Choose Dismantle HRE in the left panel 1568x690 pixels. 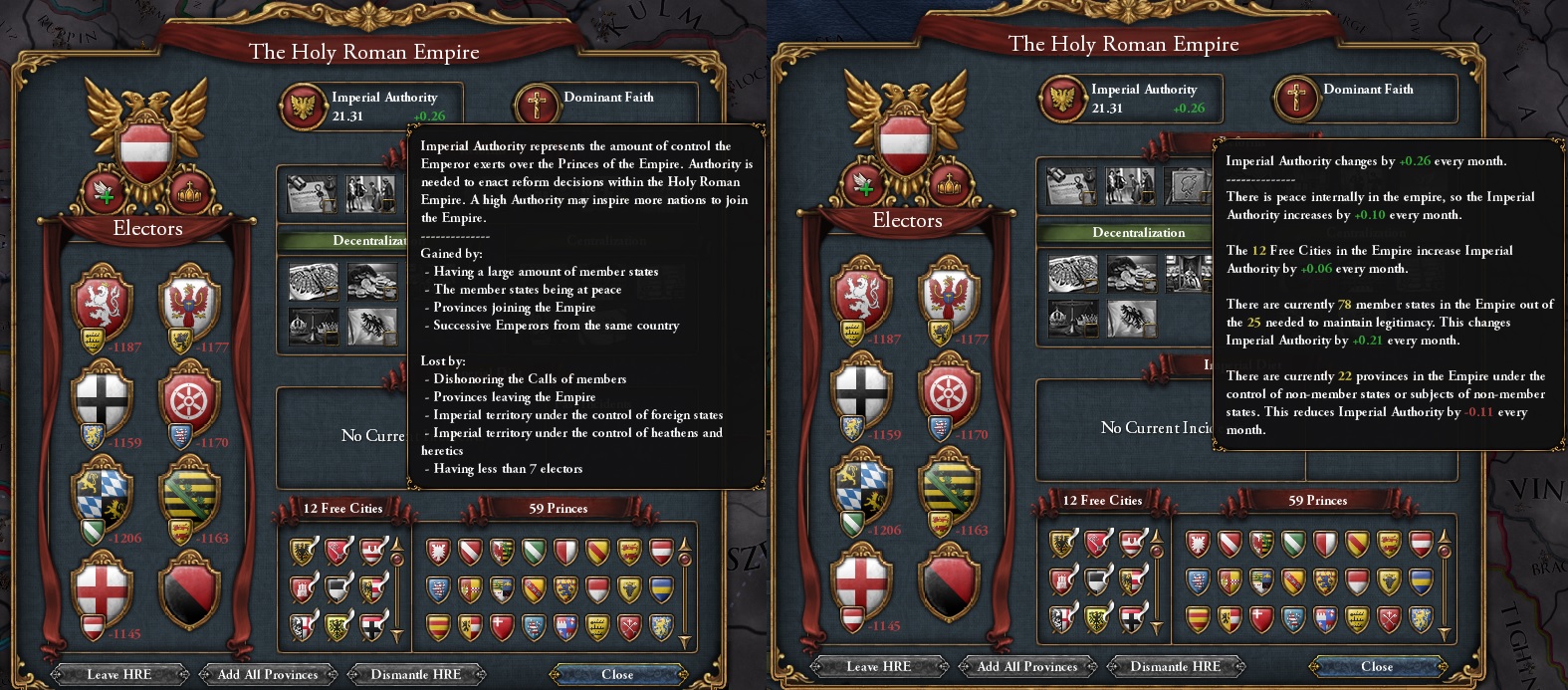[x=415, y=674]
